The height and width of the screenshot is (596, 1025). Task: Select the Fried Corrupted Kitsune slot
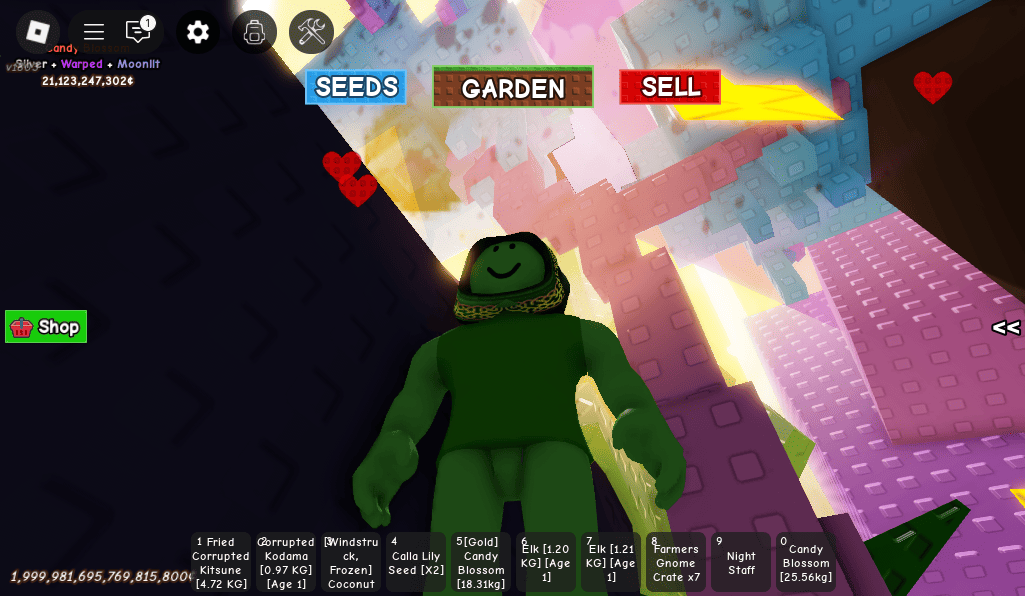pos(221,562)
